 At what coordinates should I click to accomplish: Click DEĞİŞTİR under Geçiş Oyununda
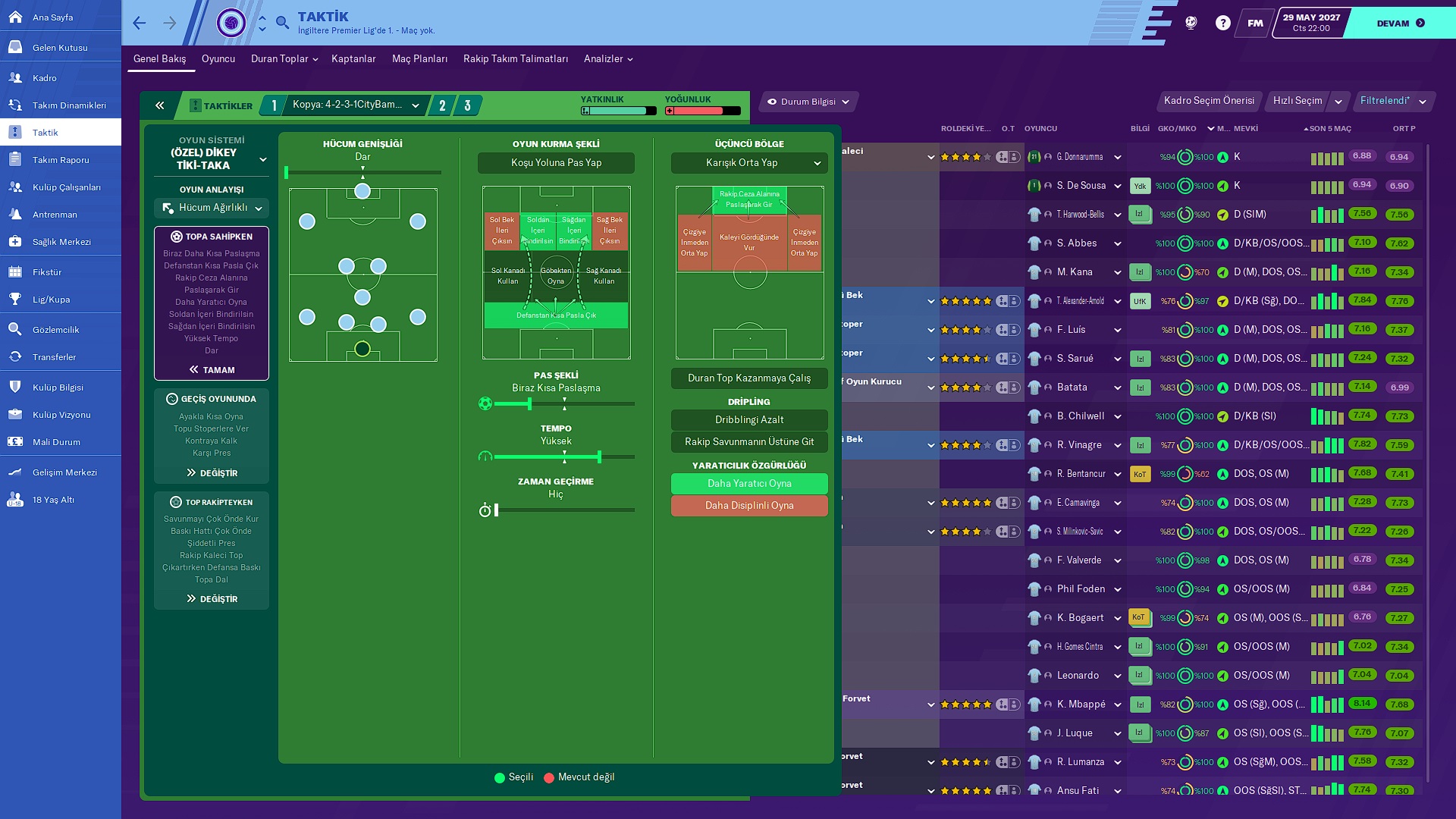(x=212, y=473)
